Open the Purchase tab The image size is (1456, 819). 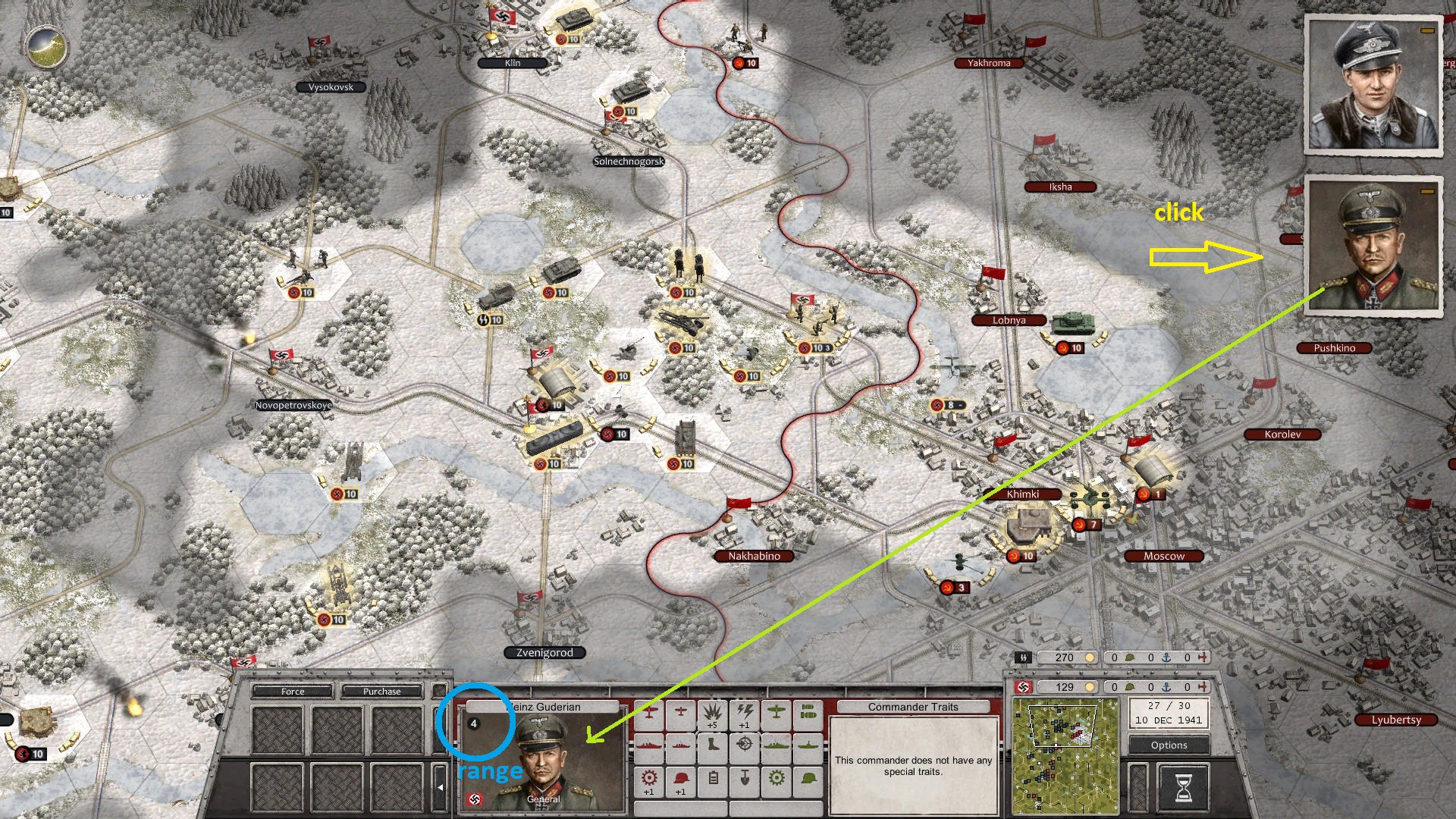383,691
